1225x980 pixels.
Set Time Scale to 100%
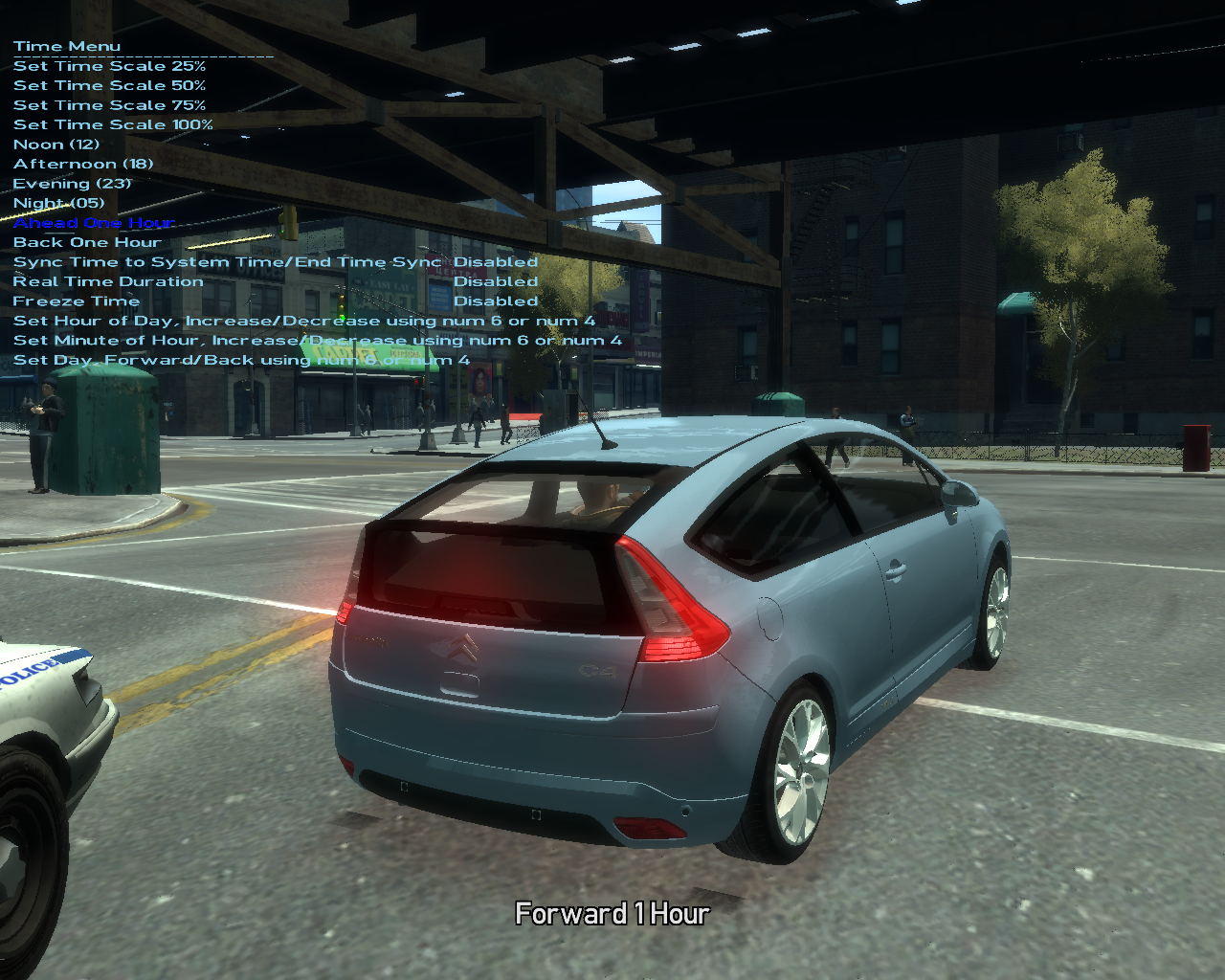113,124
